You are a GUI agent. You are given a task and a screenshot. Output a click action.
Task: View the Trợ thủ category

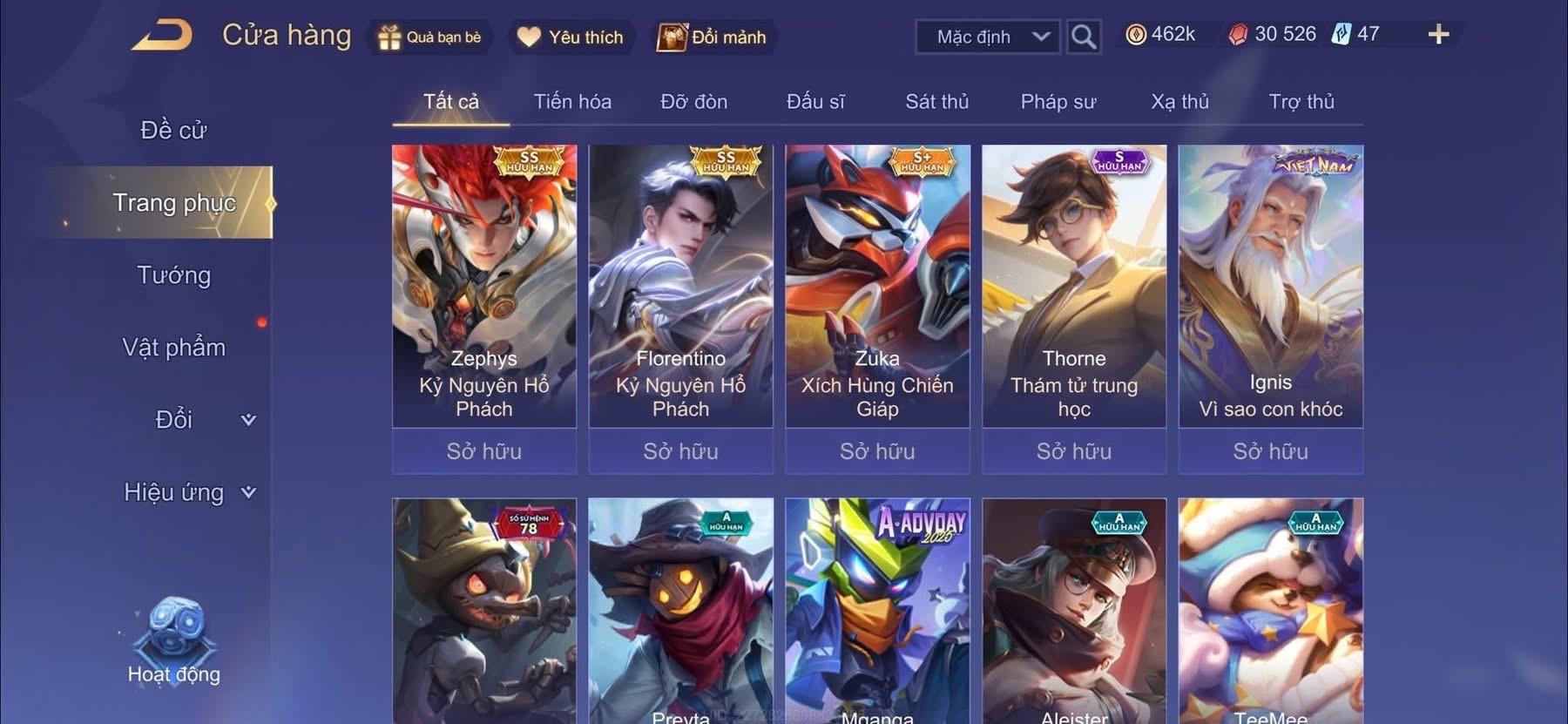click(1301, 102)
